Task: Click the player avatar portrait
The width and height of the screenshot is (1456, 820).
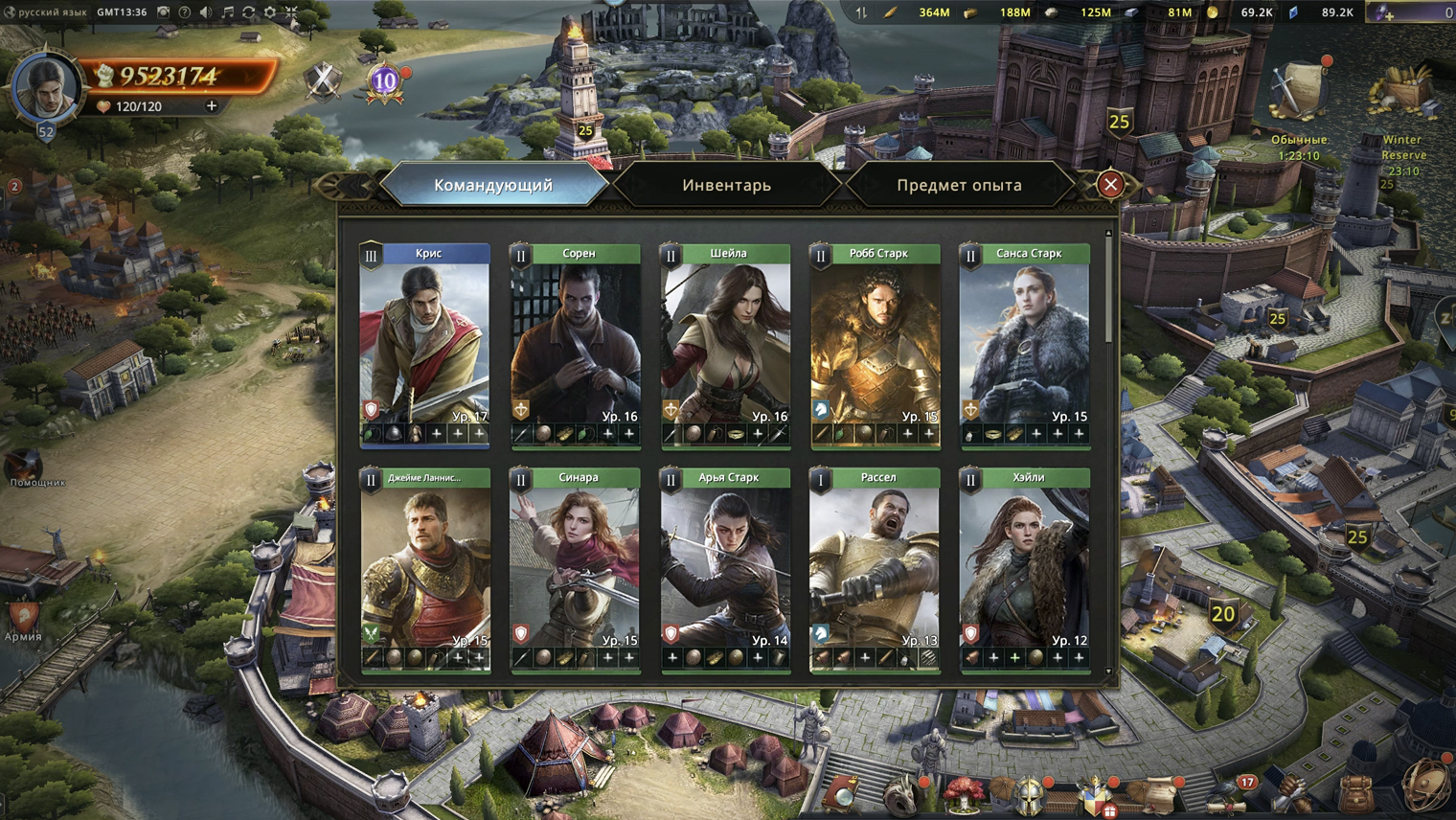Action: tap(45, 87)
